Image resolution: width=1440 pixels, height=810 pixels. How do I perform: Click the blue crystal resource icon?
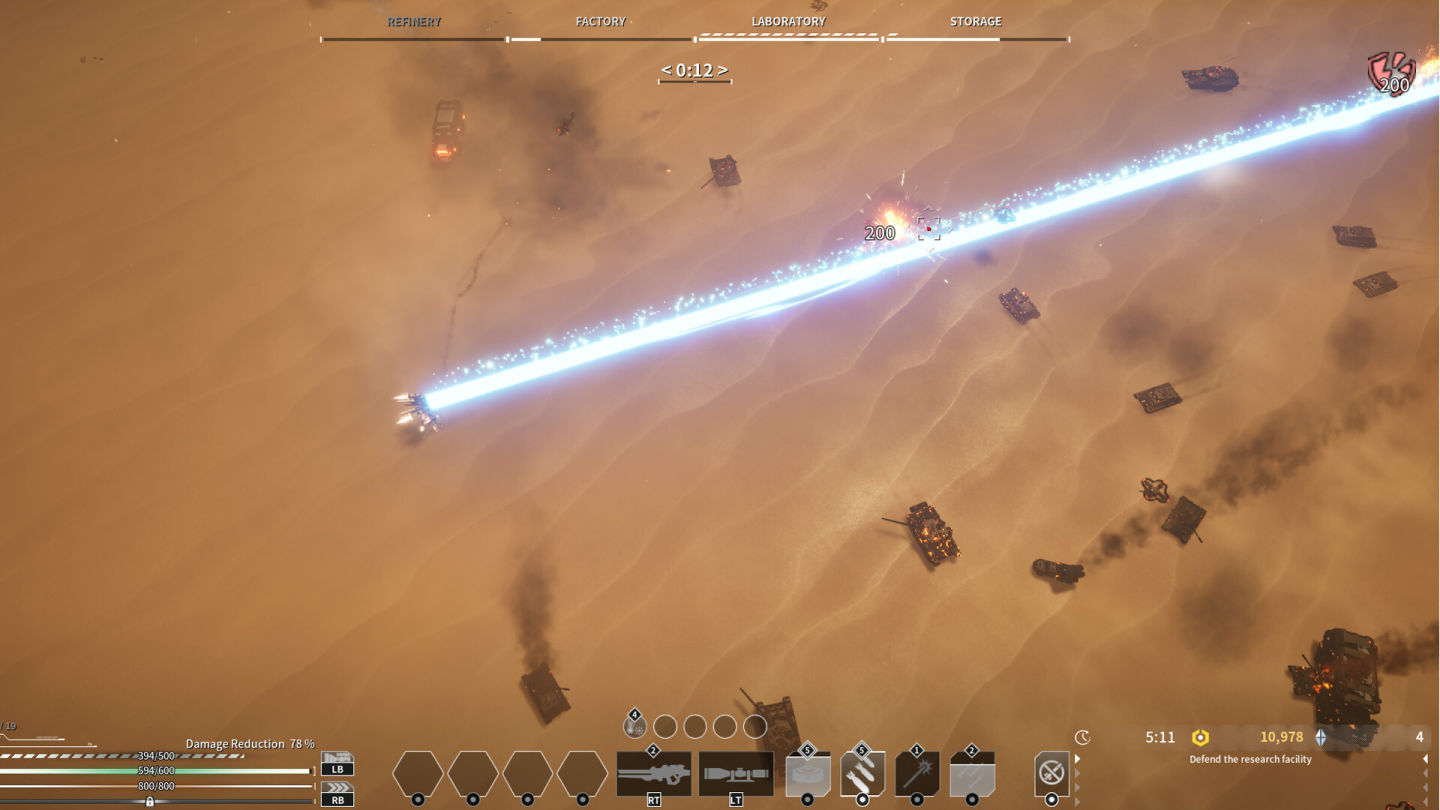pyautogui.click(x=1321, y=738)
